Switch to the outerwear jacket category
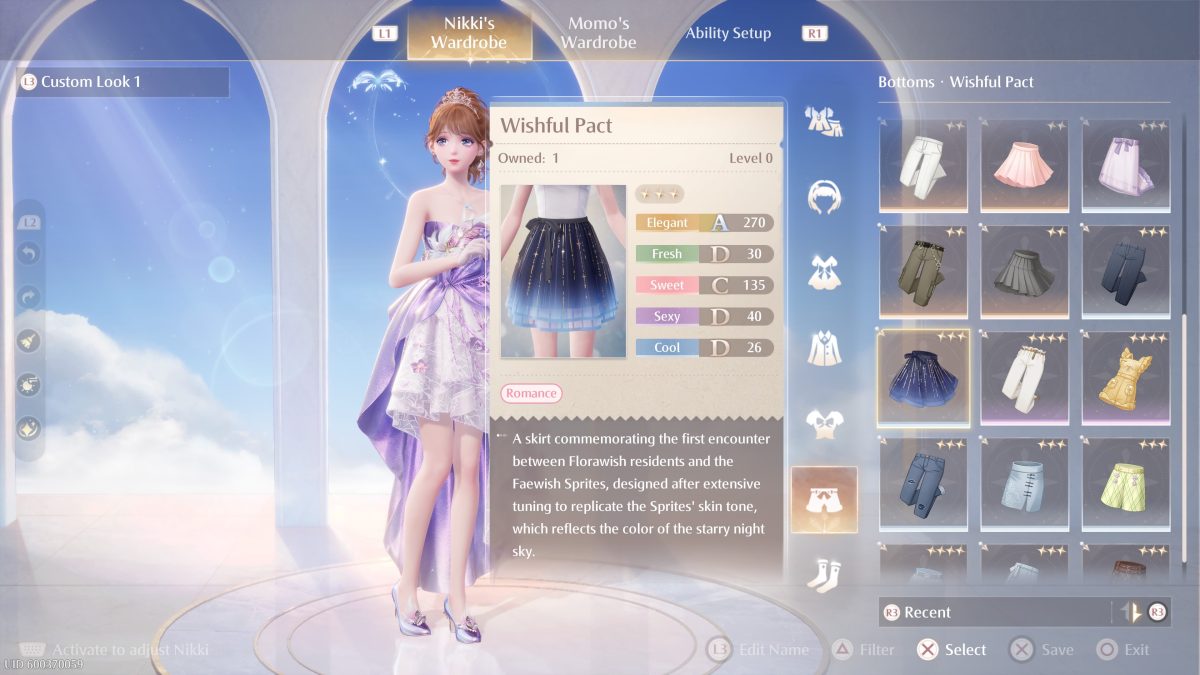The height and width of the screenshot is (675, 1200). point(824,347)
